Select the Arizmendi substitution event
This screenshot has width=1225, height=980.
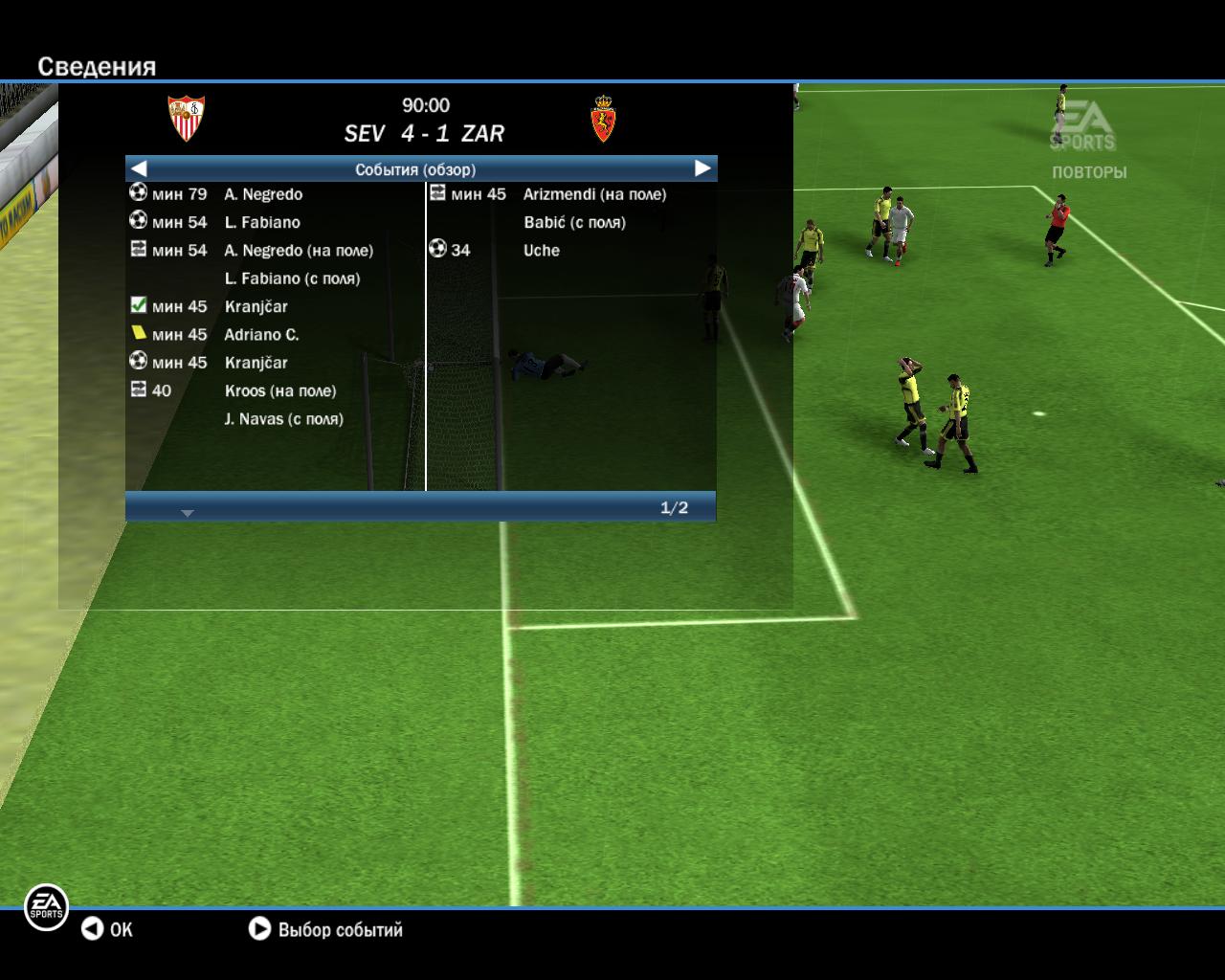pyautogui.click(x=593, y=194)
